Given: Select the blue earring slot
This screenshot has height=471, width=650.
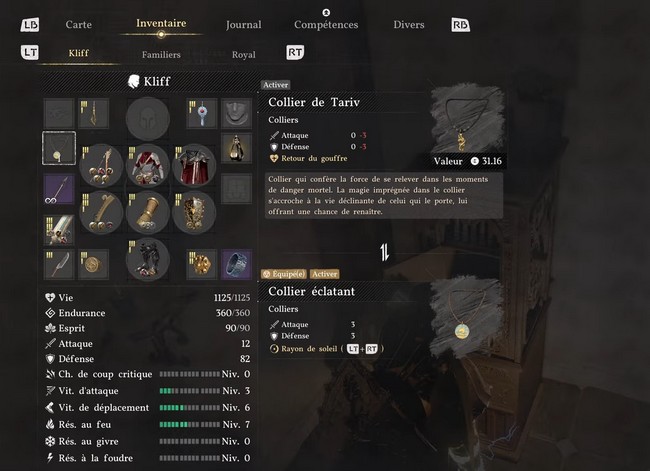Looking at the screenshot, I should pos(202,114).
